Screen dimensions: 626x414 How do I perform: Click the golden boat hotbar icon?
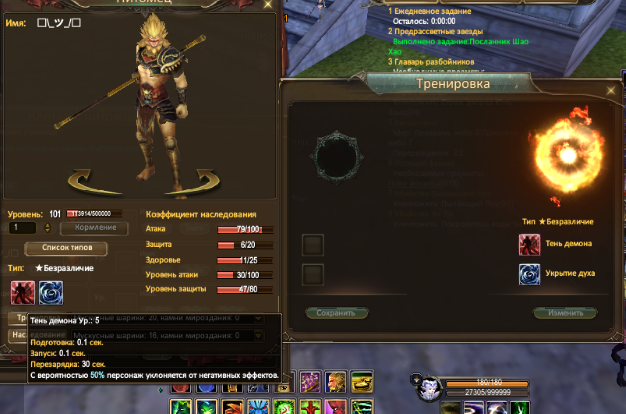(360, 381)
